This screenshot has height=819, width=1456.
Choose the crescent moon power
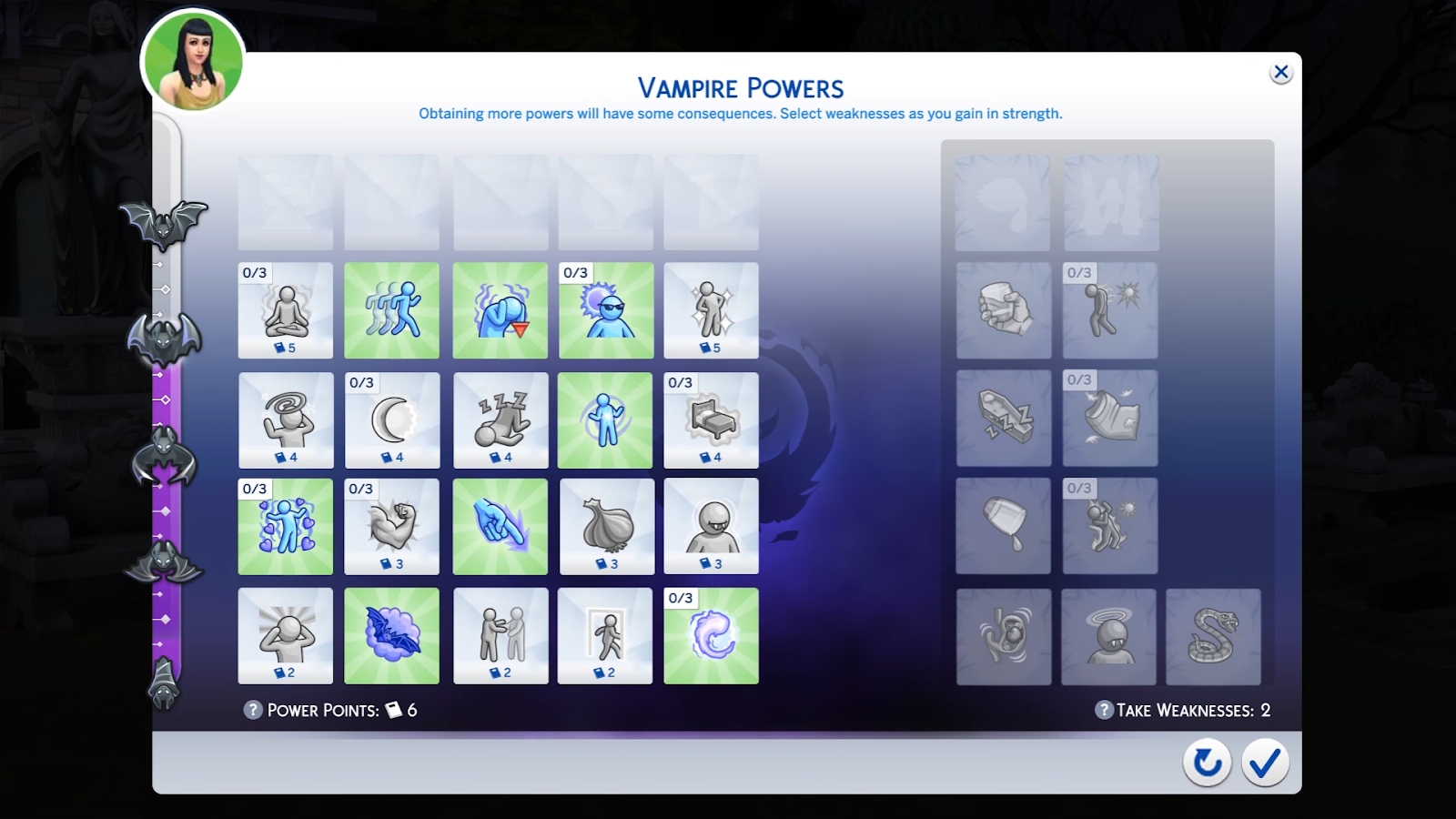391,420
